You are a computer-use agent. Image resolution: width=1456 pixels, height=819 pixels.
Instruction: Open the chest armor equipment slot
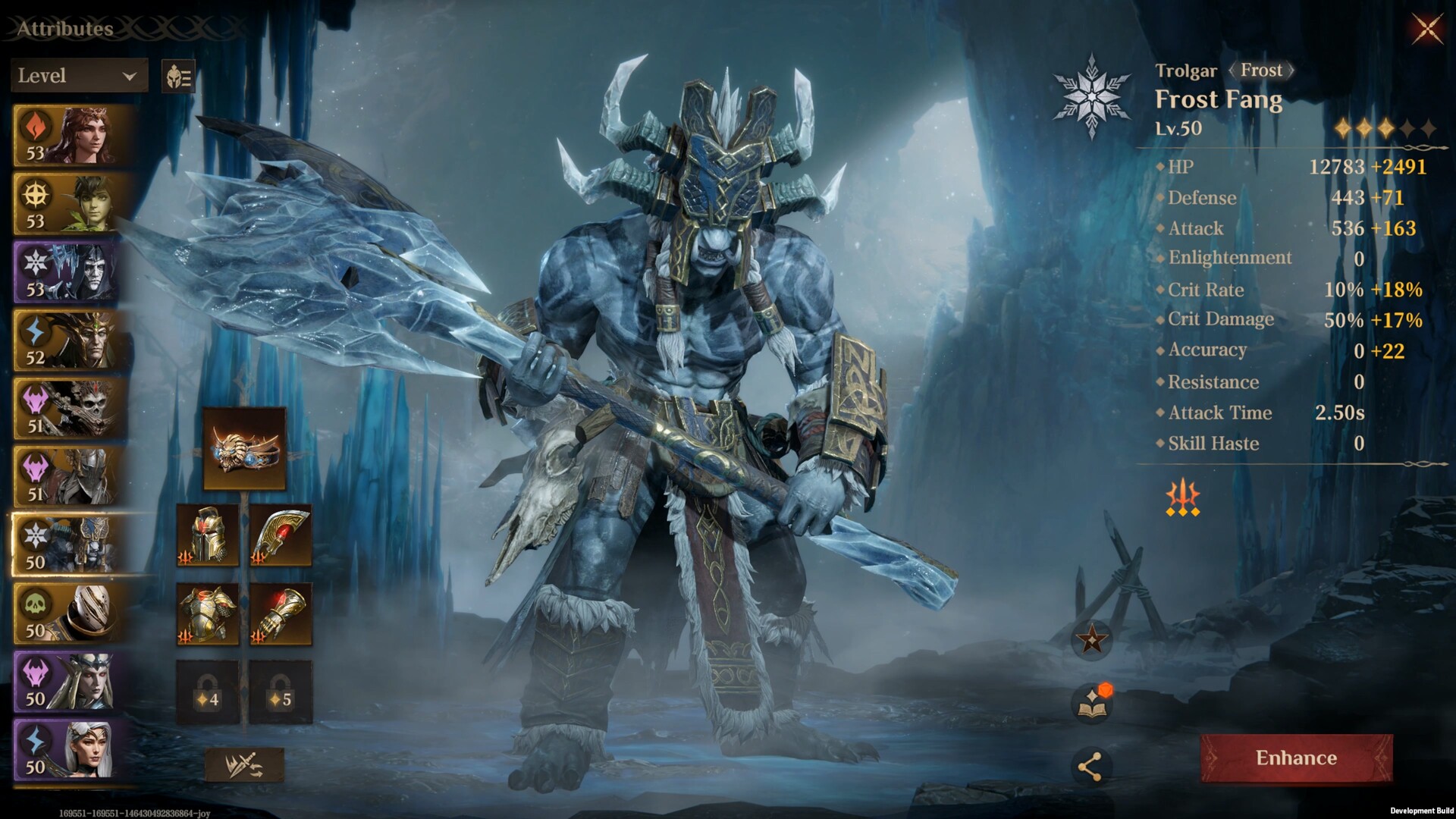[207, 614]
